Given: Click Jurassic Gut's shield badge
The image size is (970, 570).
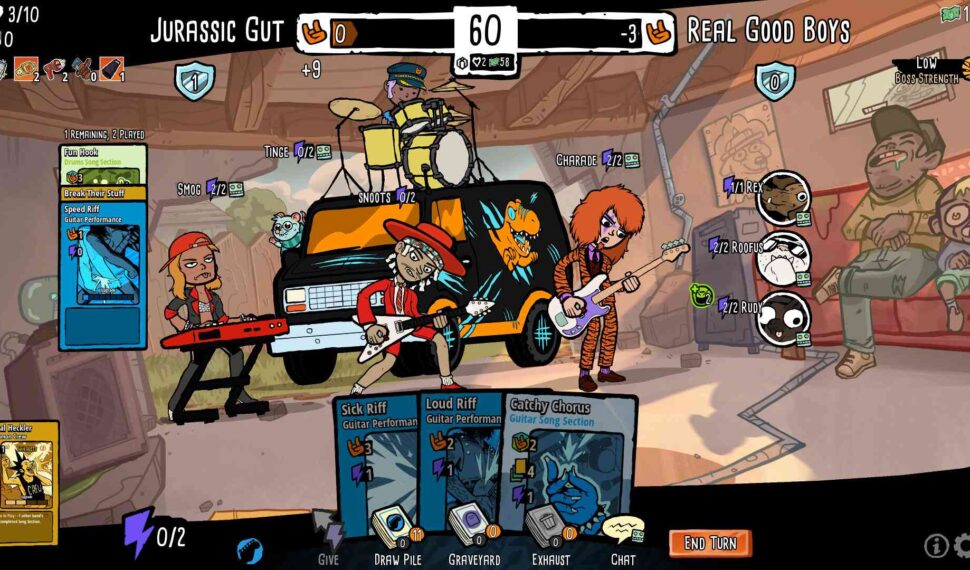Looking at the screenshot, I should tap(192, 80).
